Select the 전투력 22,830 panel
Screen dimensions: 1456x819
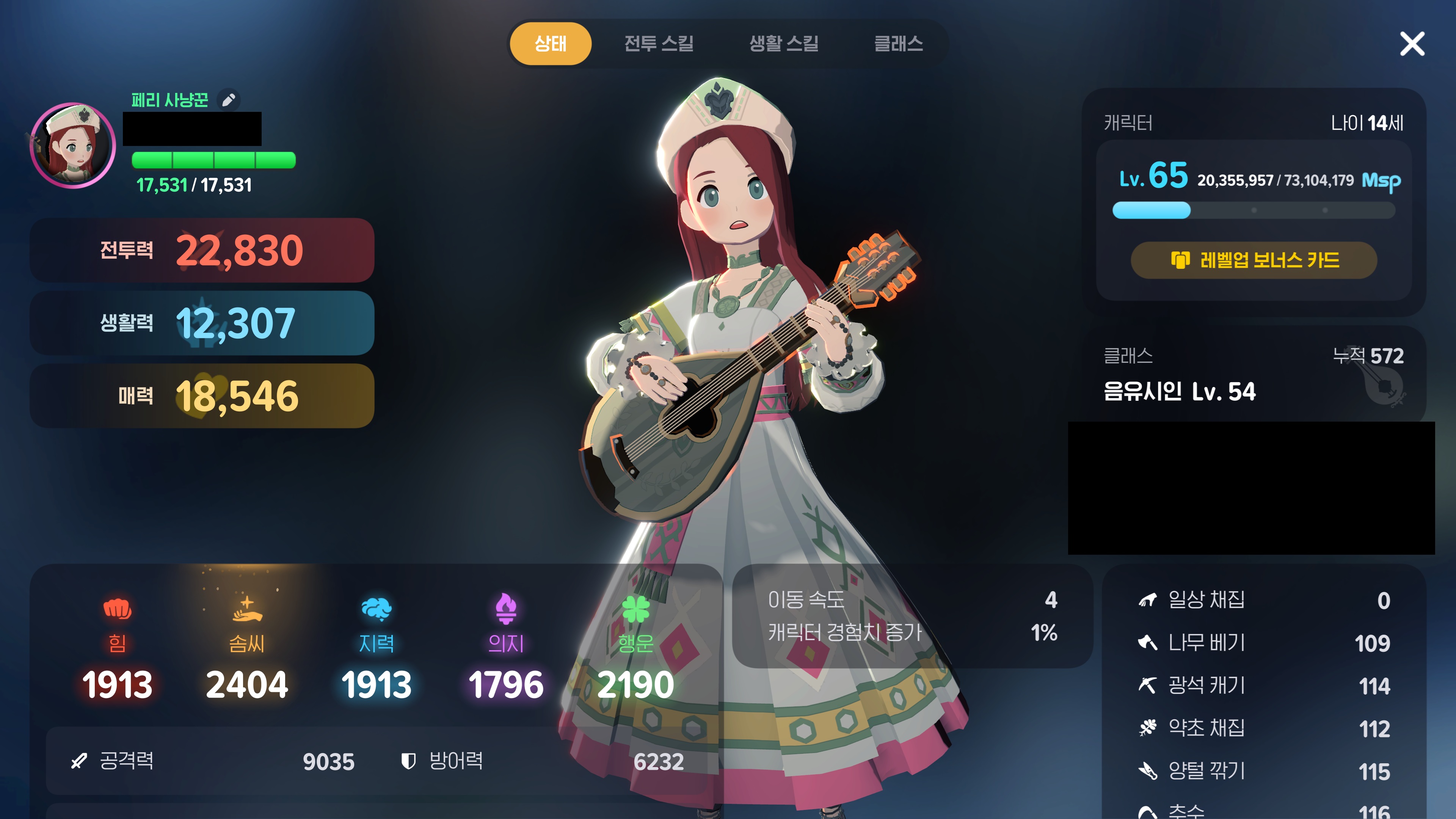tap(202, 250)
